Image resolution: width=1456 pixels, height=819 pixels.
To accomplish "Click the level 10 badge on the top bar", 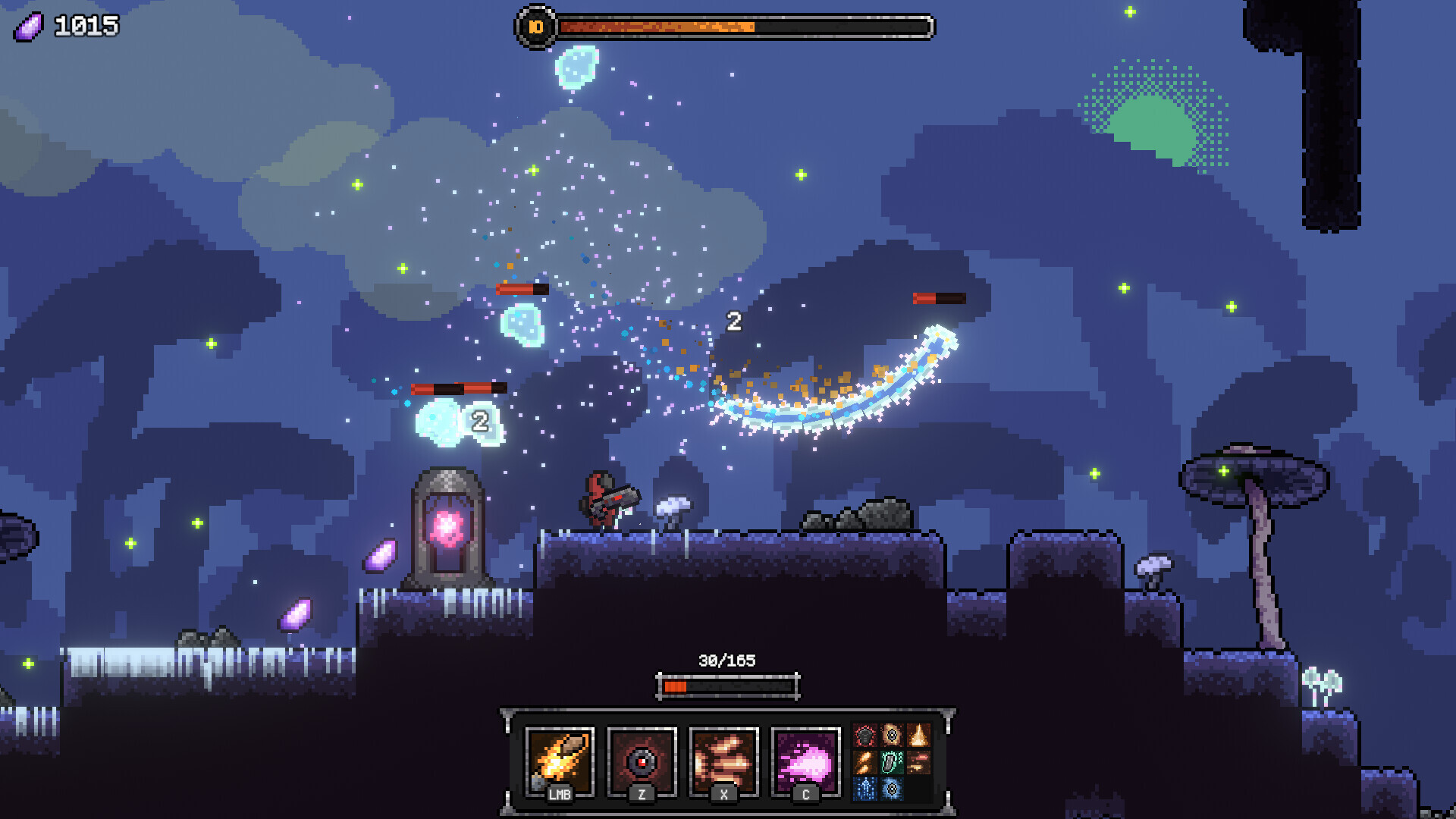I will point(535,28).
